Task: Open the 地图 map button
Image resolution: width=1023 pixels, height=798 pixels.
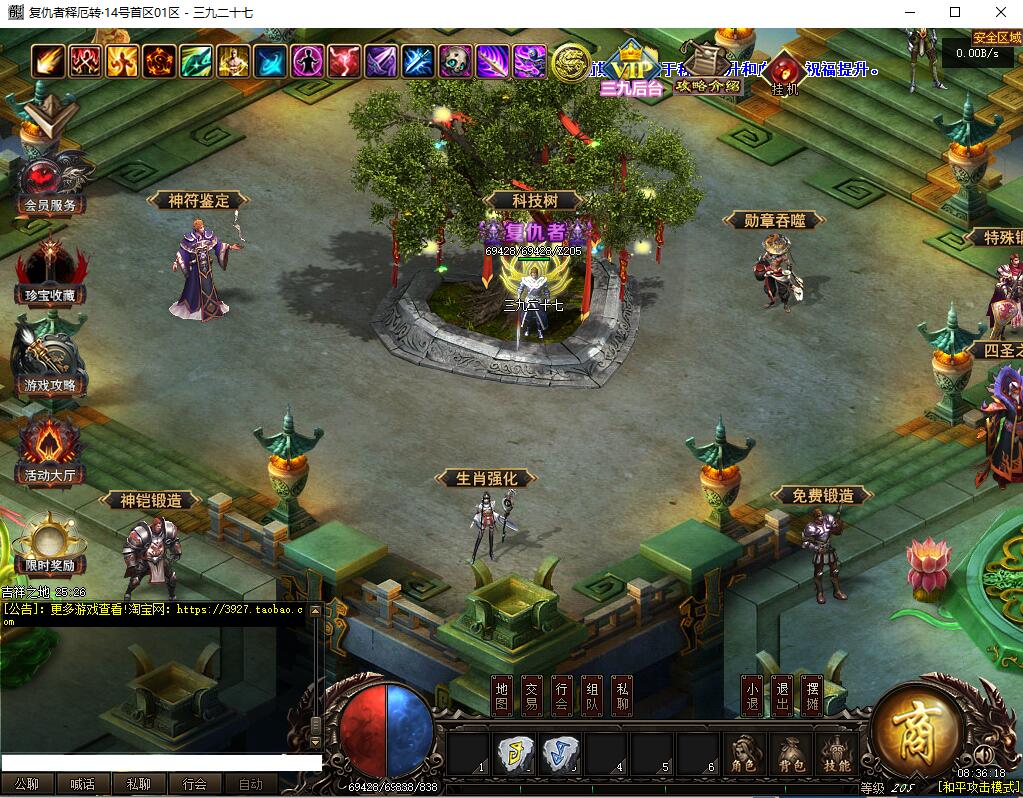Action: pos(502,695)
